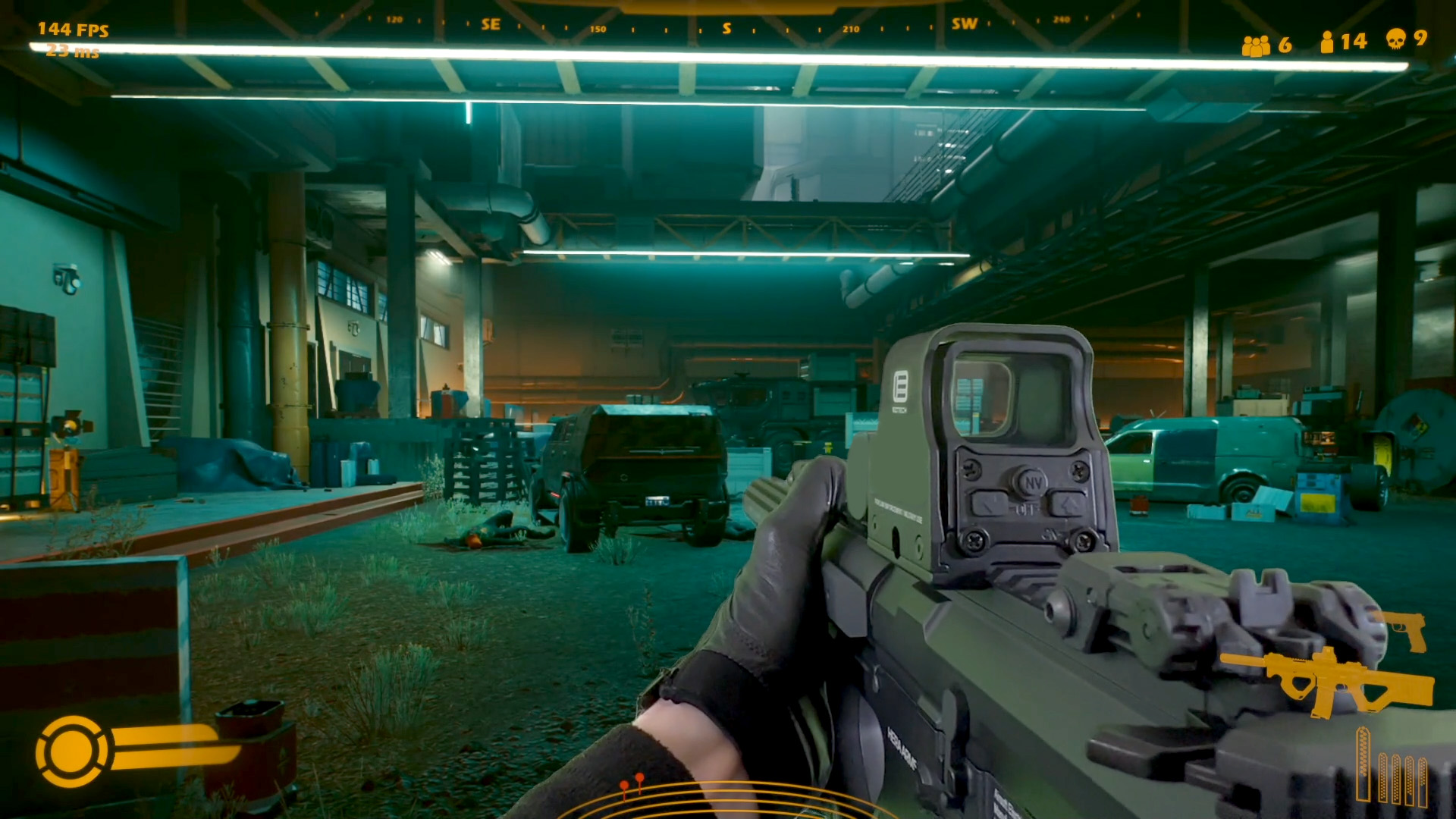Image resolution: width=1456 pixels, height=819 pixels.
Task: Click the squads remaining group icon
Action: click(1256, 45)
